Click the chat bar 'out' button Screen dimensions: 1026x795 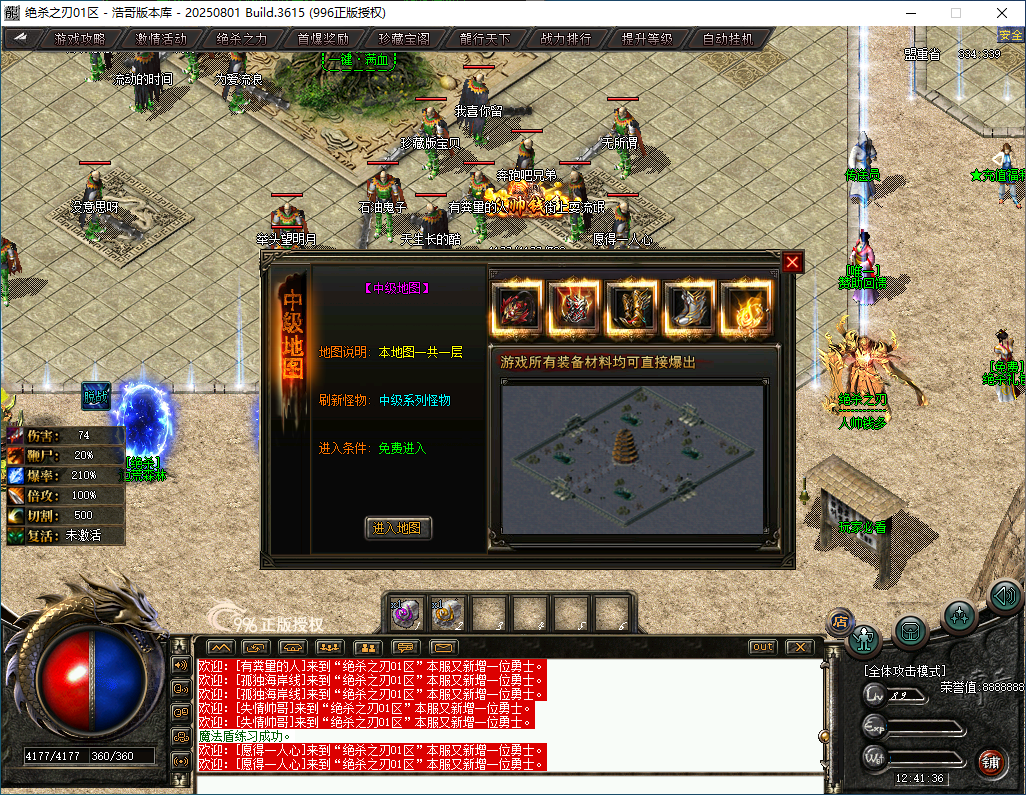pos(763,647)
